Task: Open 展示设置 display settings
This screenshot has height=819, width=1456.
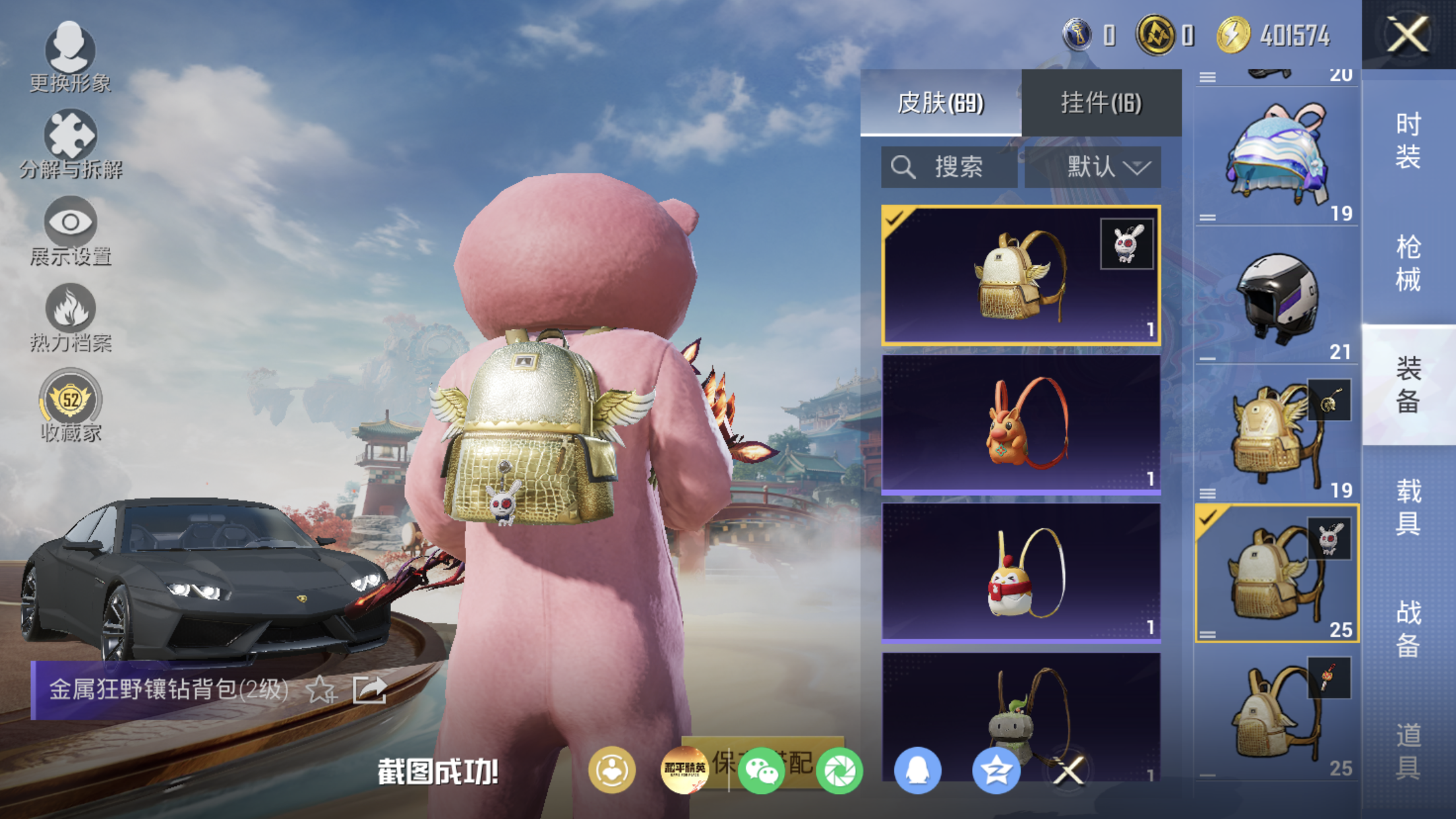Action: 71,230
